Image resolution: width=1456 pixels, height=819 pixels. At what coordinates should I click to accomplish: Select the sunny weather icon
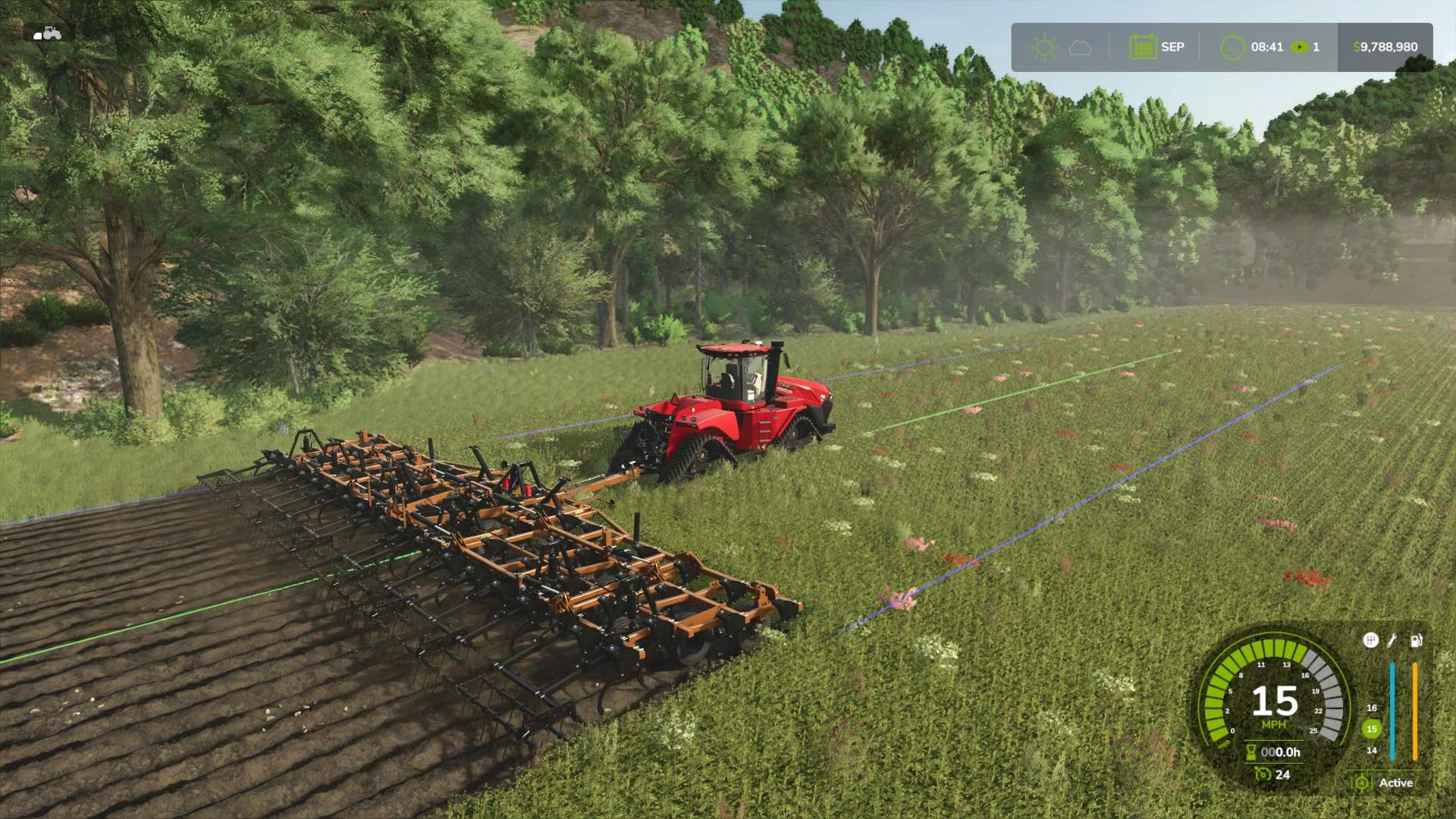[x=1044, y=48]
